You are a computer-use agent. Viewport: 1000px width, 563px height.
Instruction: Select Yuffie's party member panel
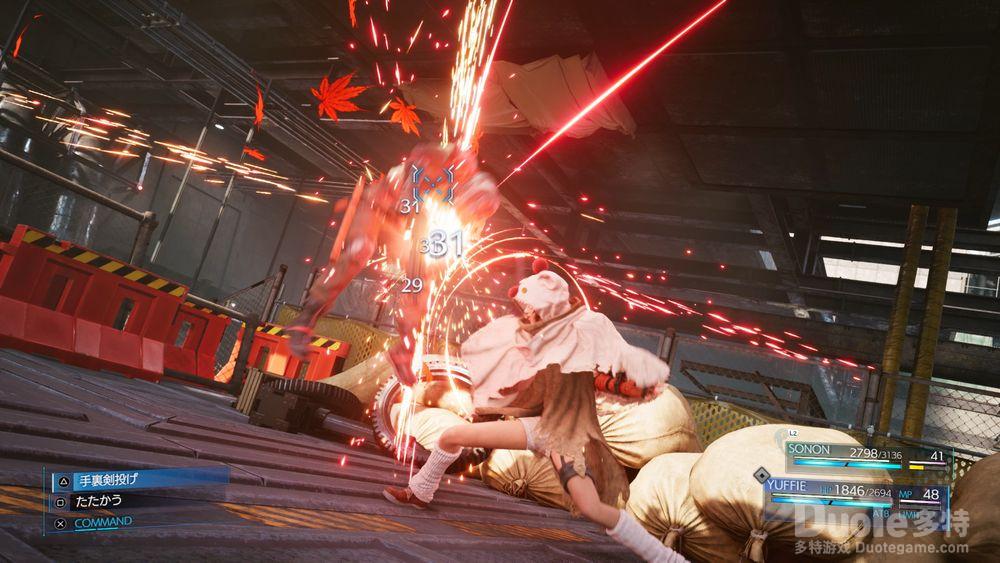pyautogui.click(x=855, y=493)
